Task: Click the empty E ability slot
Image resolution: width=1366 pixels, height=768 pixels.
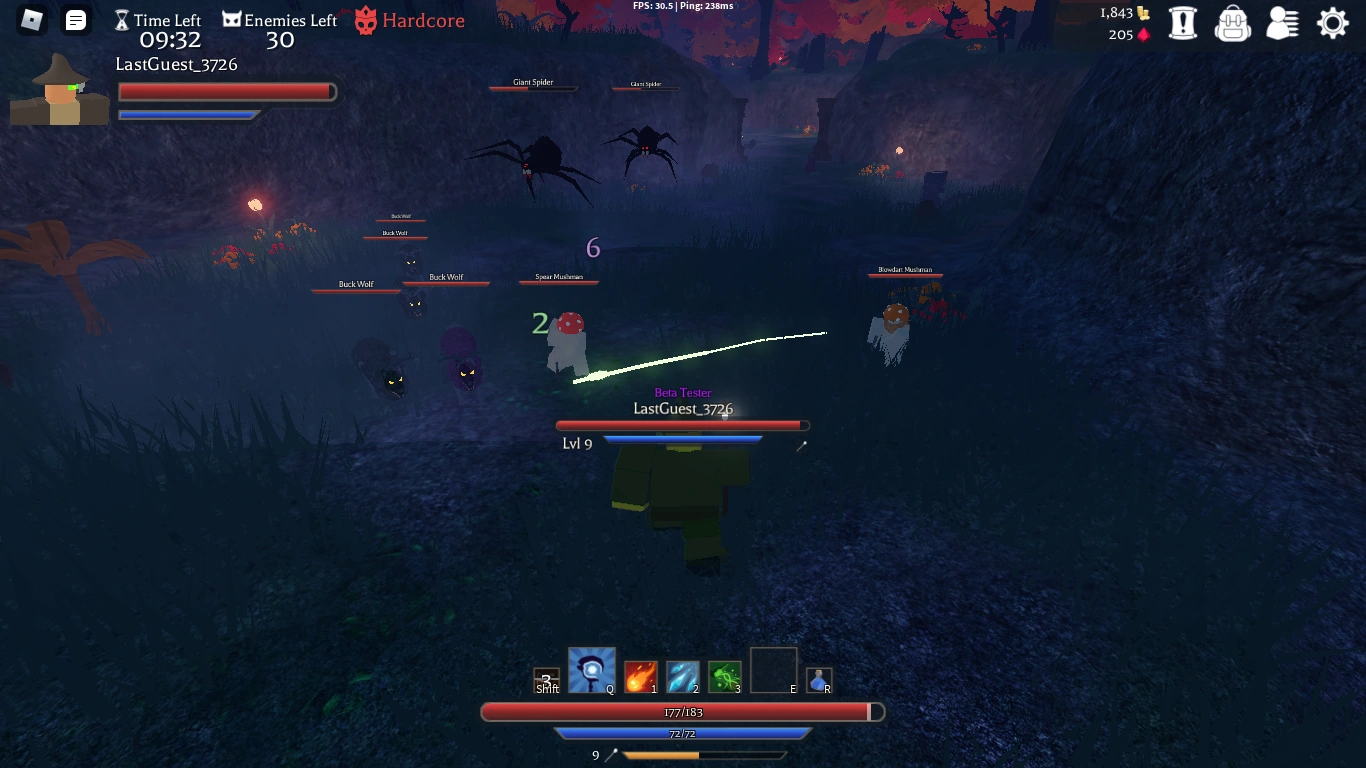Action: click(x=773, y=670)
